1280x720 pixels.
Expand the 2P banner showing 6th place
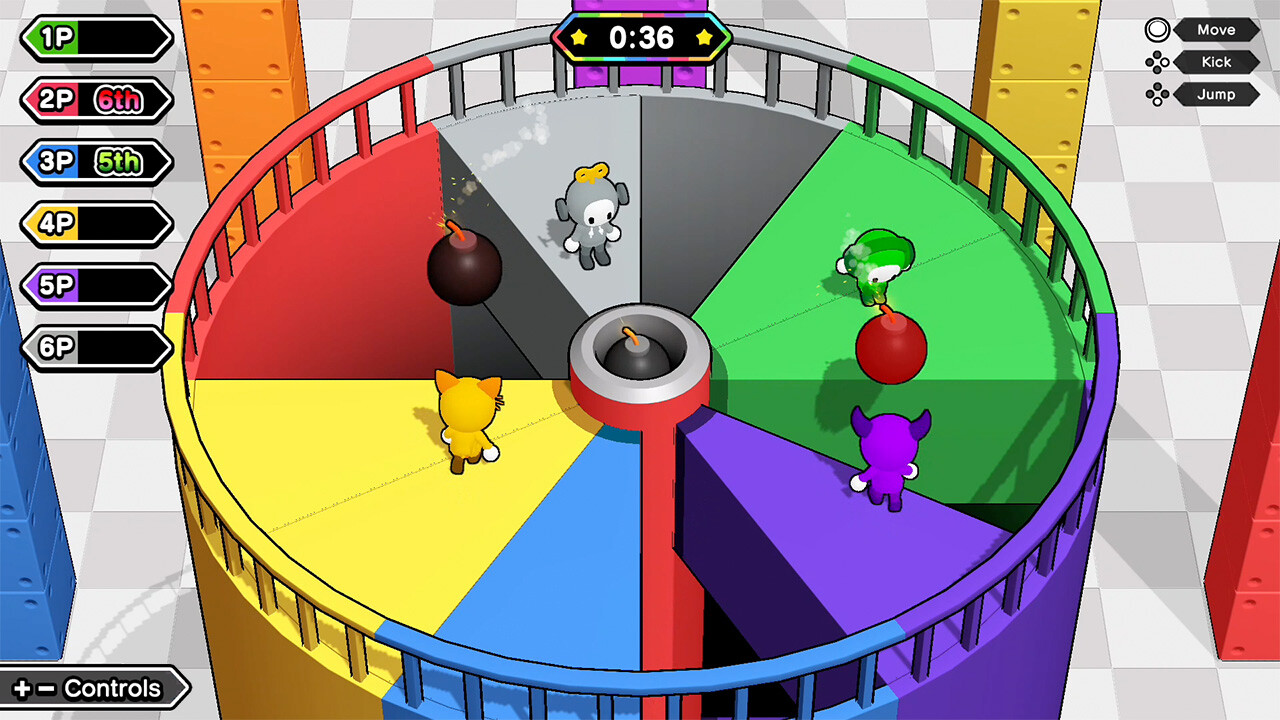point(93,100)
